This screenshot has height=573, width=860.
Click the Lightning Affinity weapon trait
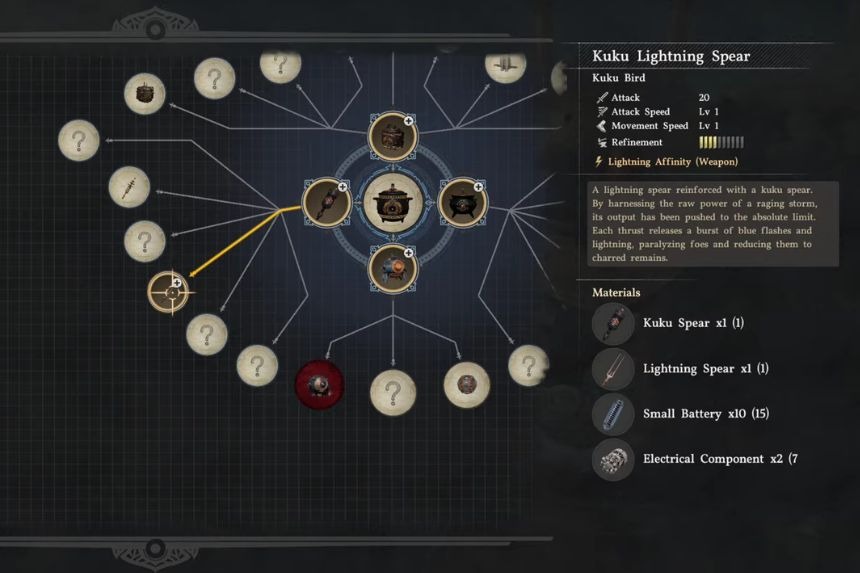click(665, 162)
